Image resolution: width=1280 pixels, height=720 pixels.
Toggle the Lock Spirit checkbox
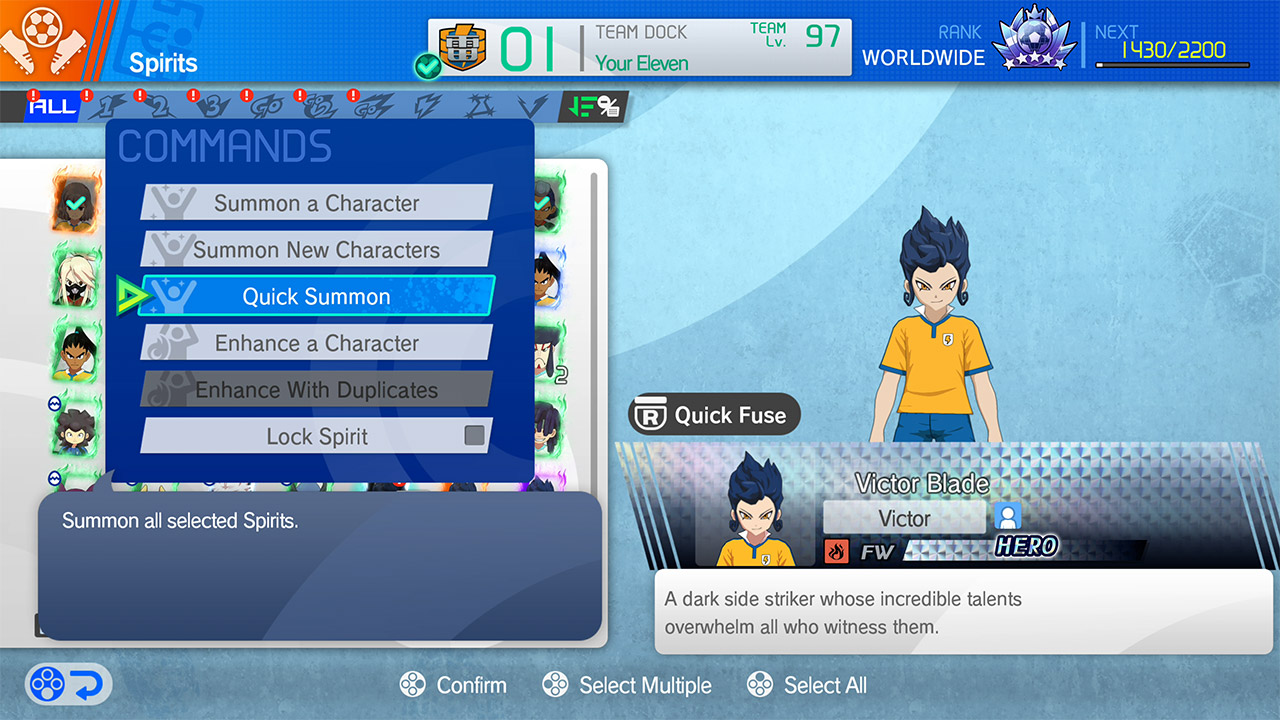tap(474, 436)
